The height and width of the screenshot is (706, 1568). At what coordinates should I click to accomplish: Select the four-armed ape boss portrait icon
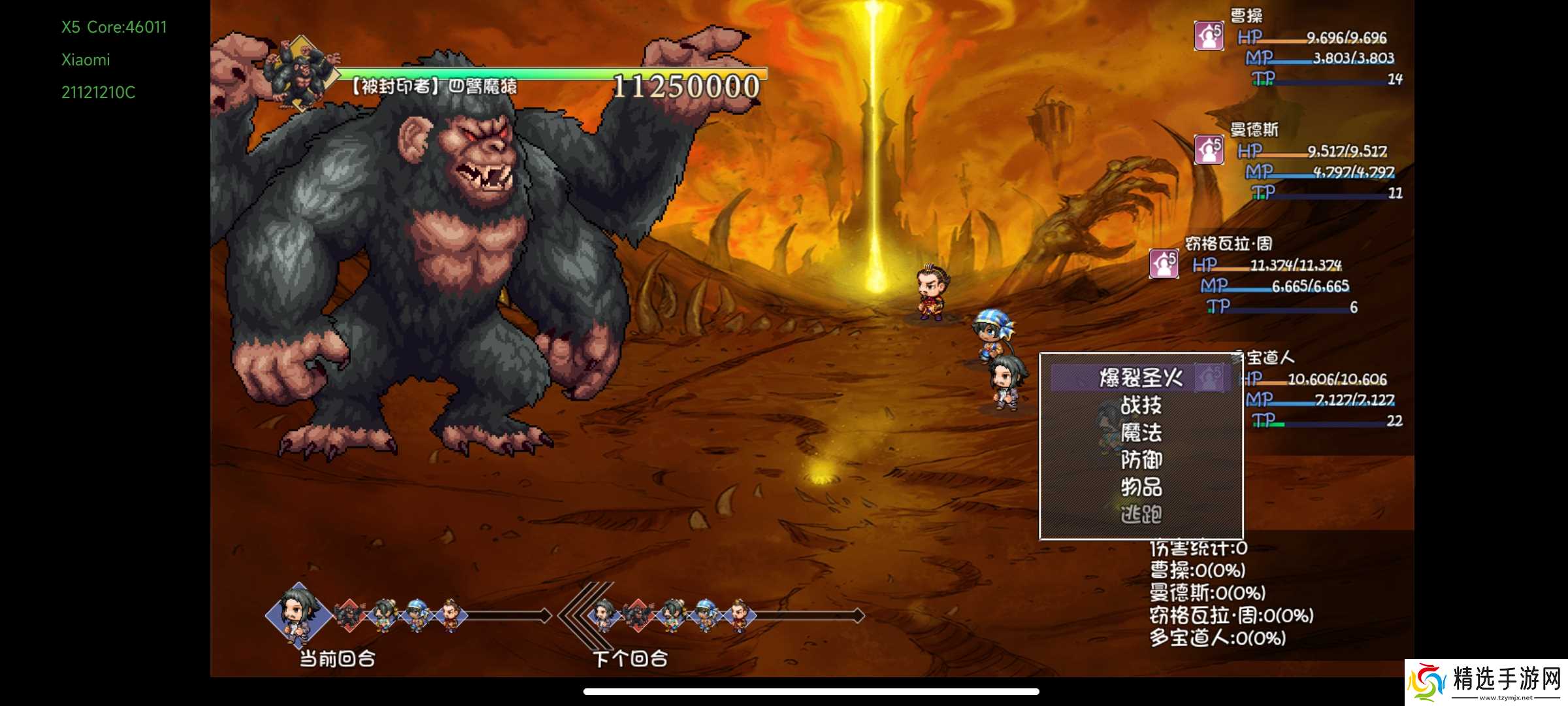[x=301, y=75]
